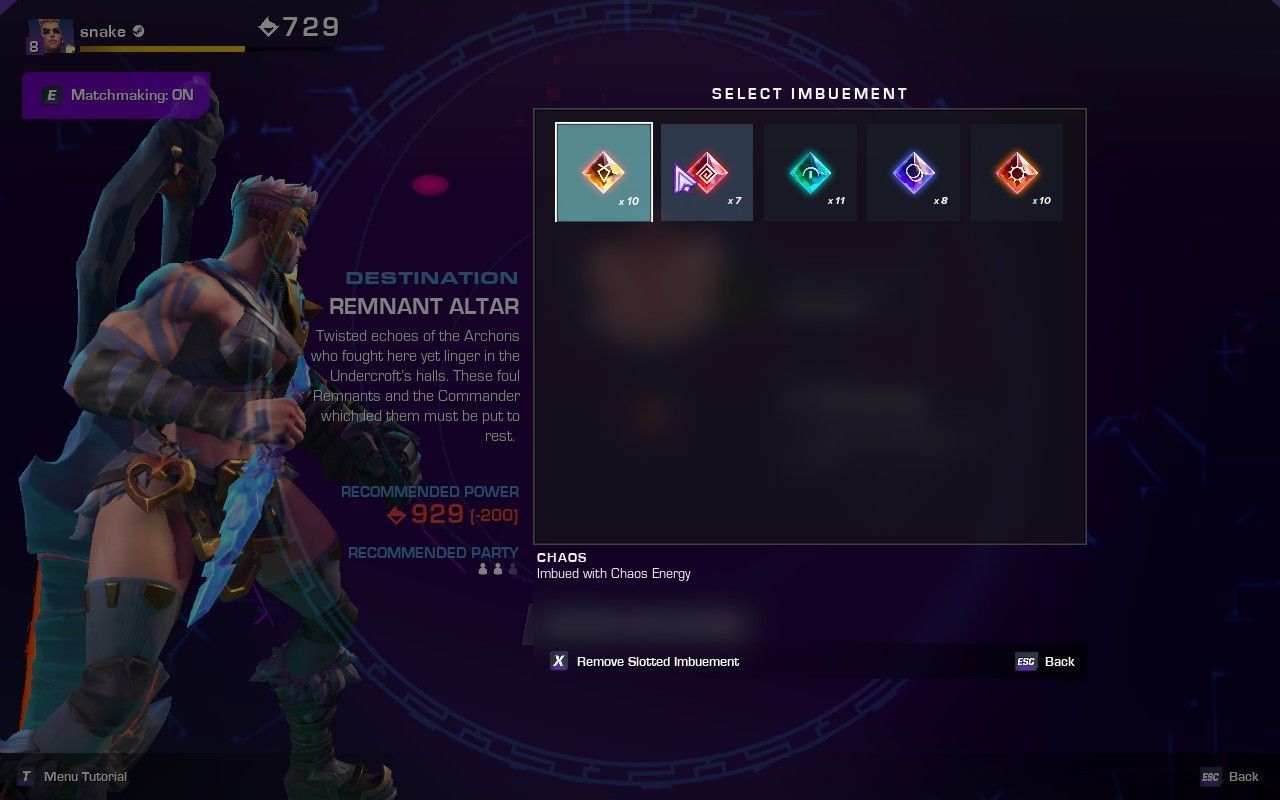This screenshot has height=800, width=1280.
Task: Choose the teal imbuement gem showing x11
Action: point(810,170)
